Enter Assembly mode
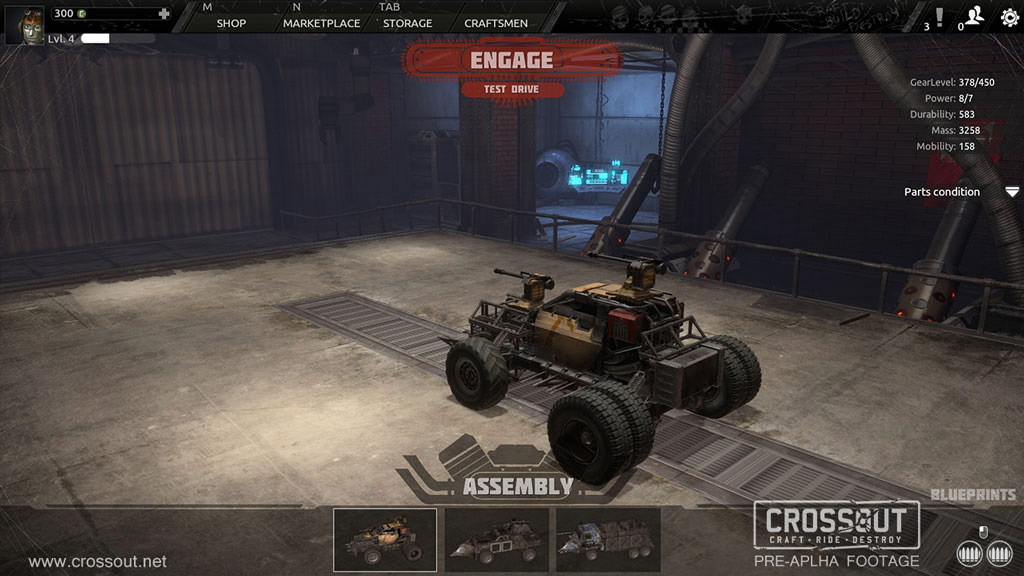The width and height of the screenshot is (1024, 576). (517, 487)
